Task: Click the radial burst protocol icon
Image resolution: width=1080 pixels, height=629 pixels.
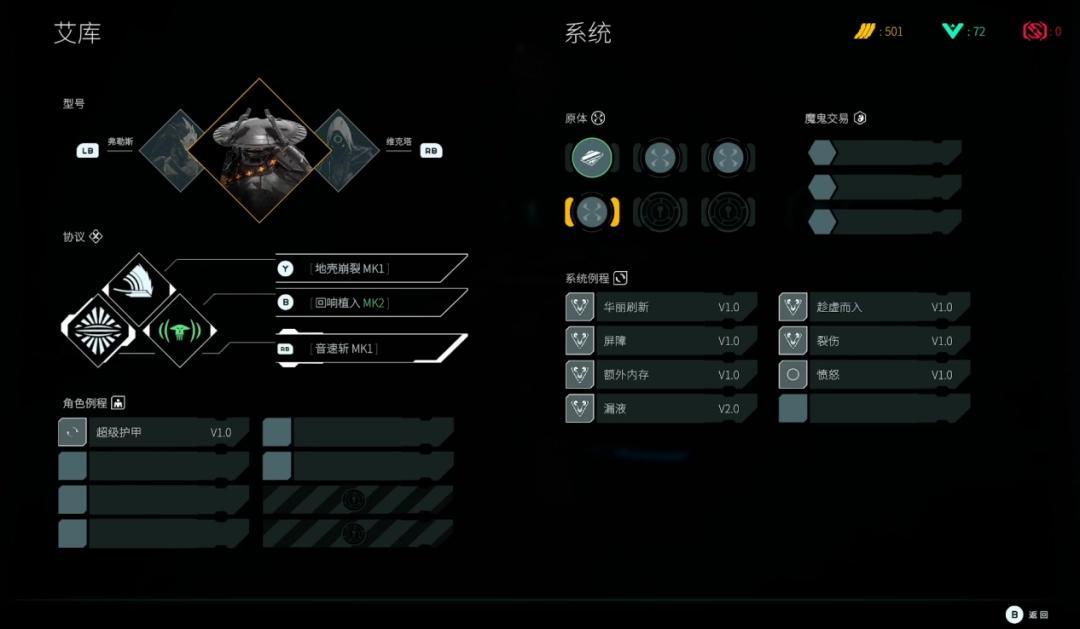Action: [x=98, y=329]
